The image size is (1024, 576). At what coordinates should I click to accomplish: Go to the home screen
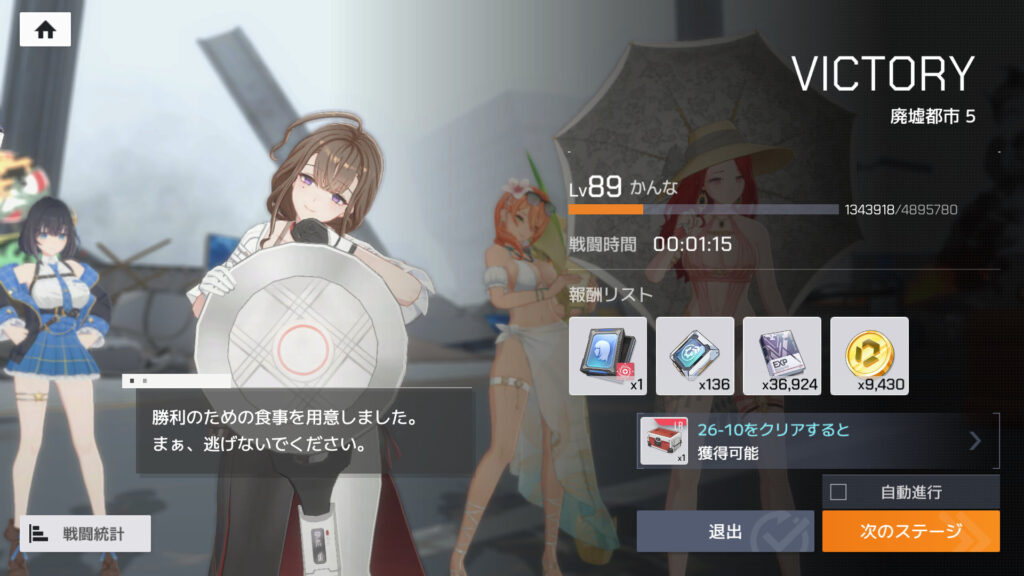coord(45,30)
